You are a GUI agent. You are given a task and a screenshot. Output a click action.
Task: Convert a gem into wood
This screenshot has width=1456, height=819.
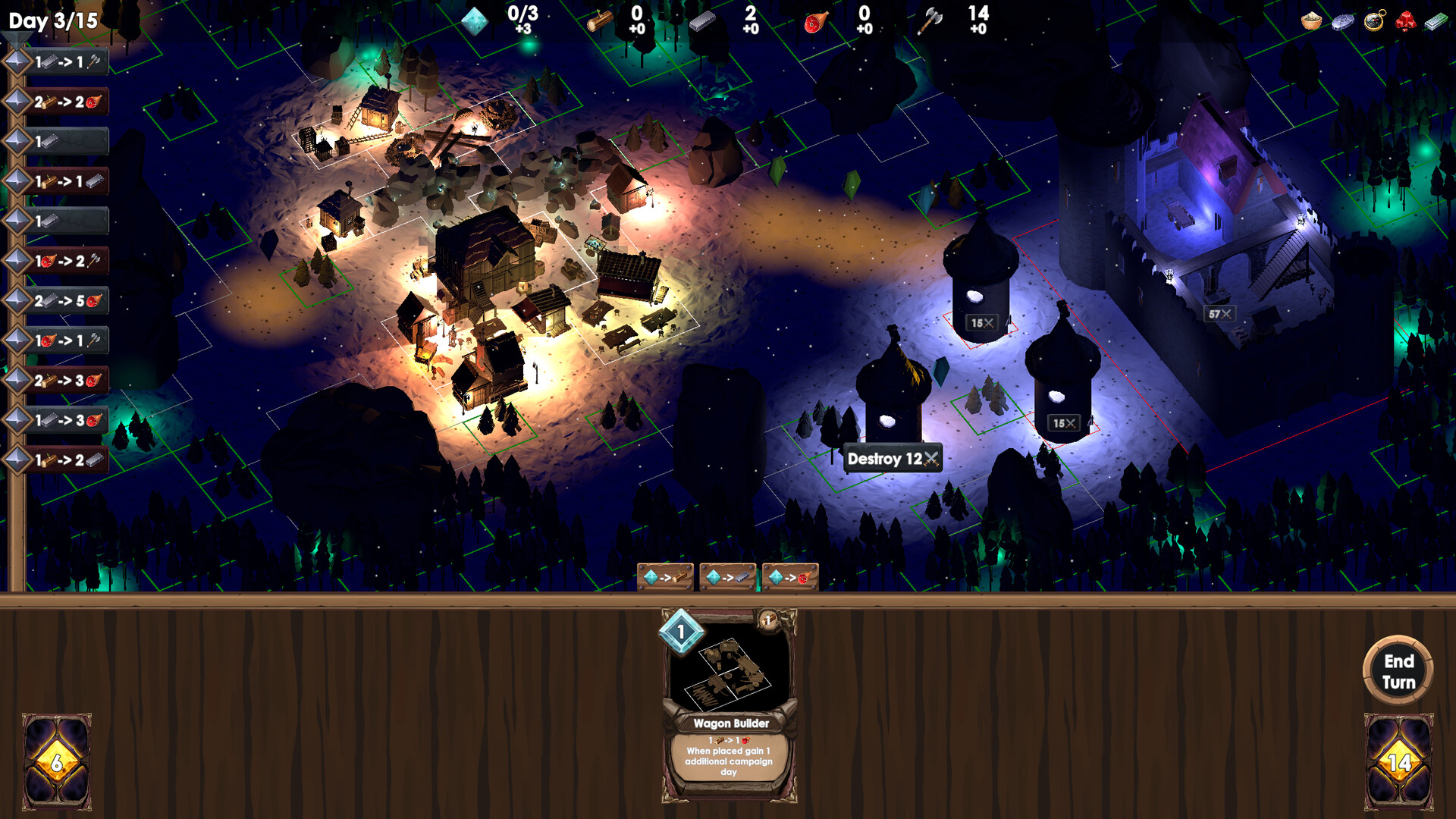[665, 578]
